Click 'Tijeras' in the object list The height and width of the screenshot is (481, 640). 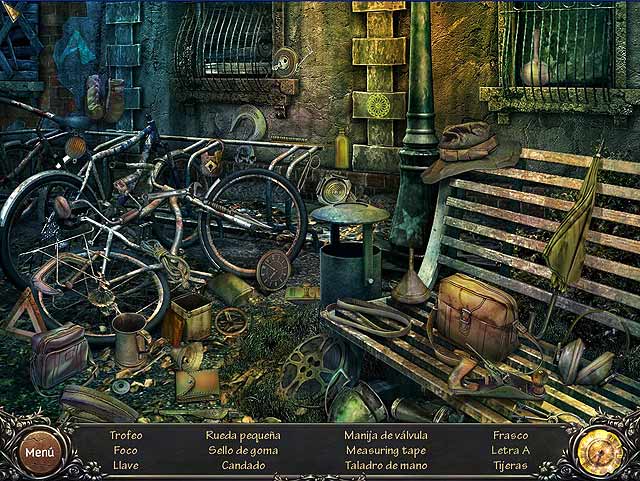point(511,465)
